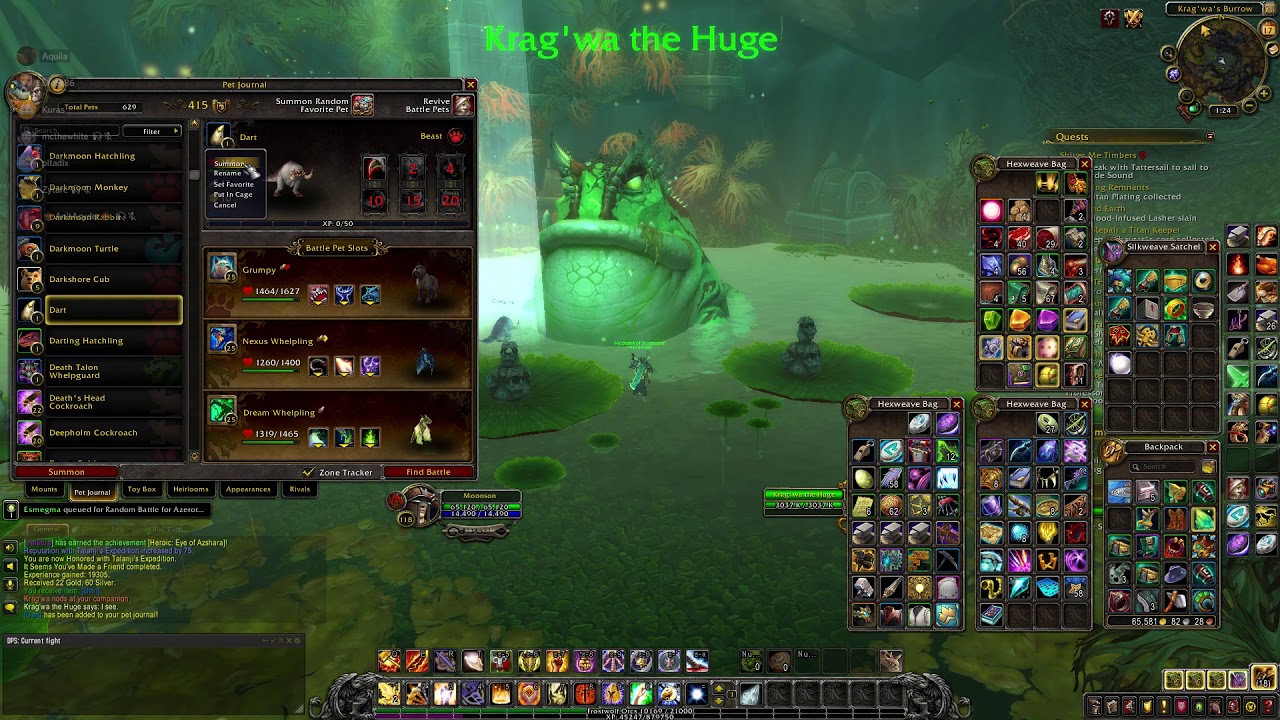Choose Rename in Dart's context menu
The image size is (1280, 720).
[228, 173]
